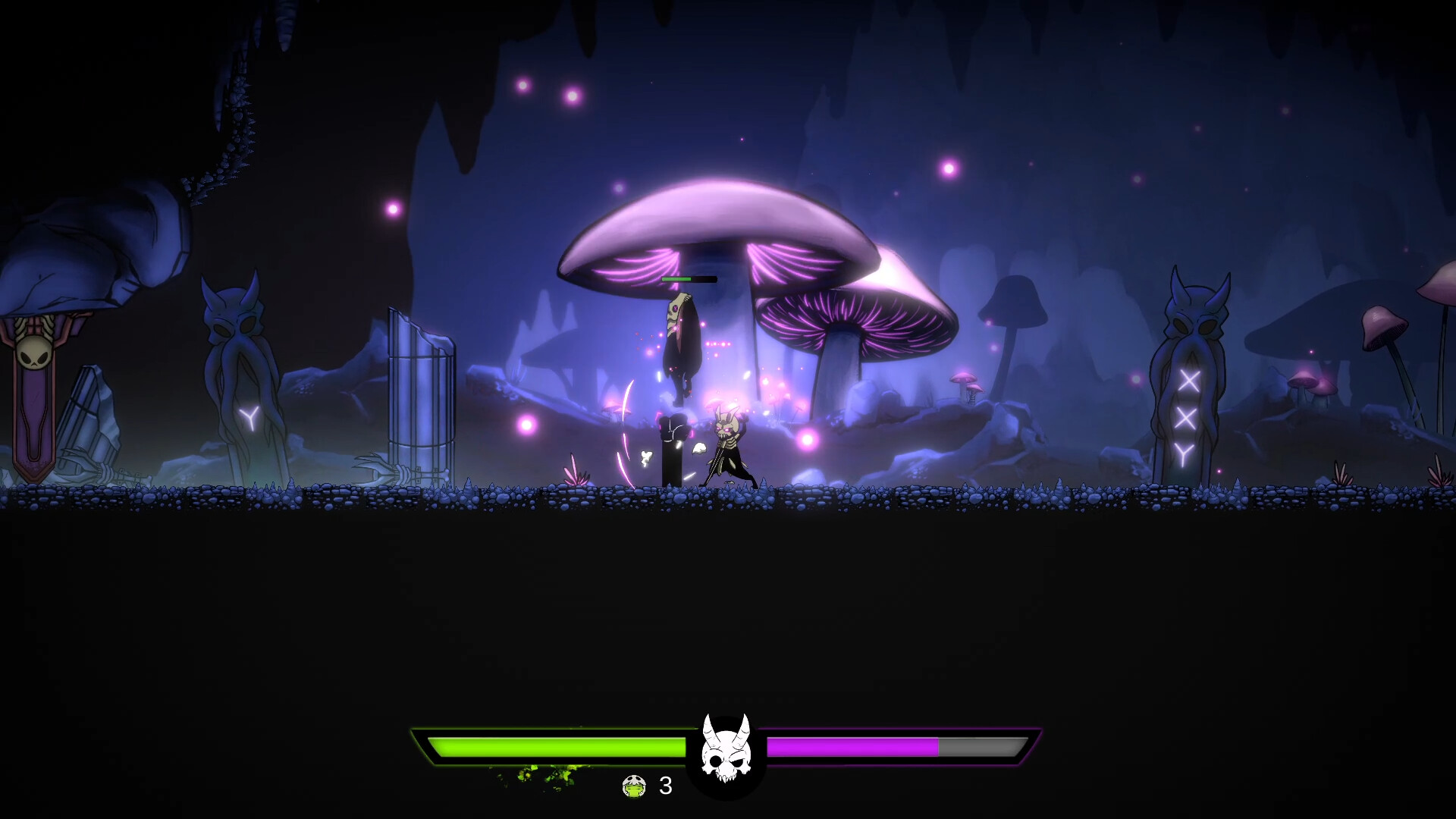Click the cluster of pink crystals near the ground

[576, 470]
